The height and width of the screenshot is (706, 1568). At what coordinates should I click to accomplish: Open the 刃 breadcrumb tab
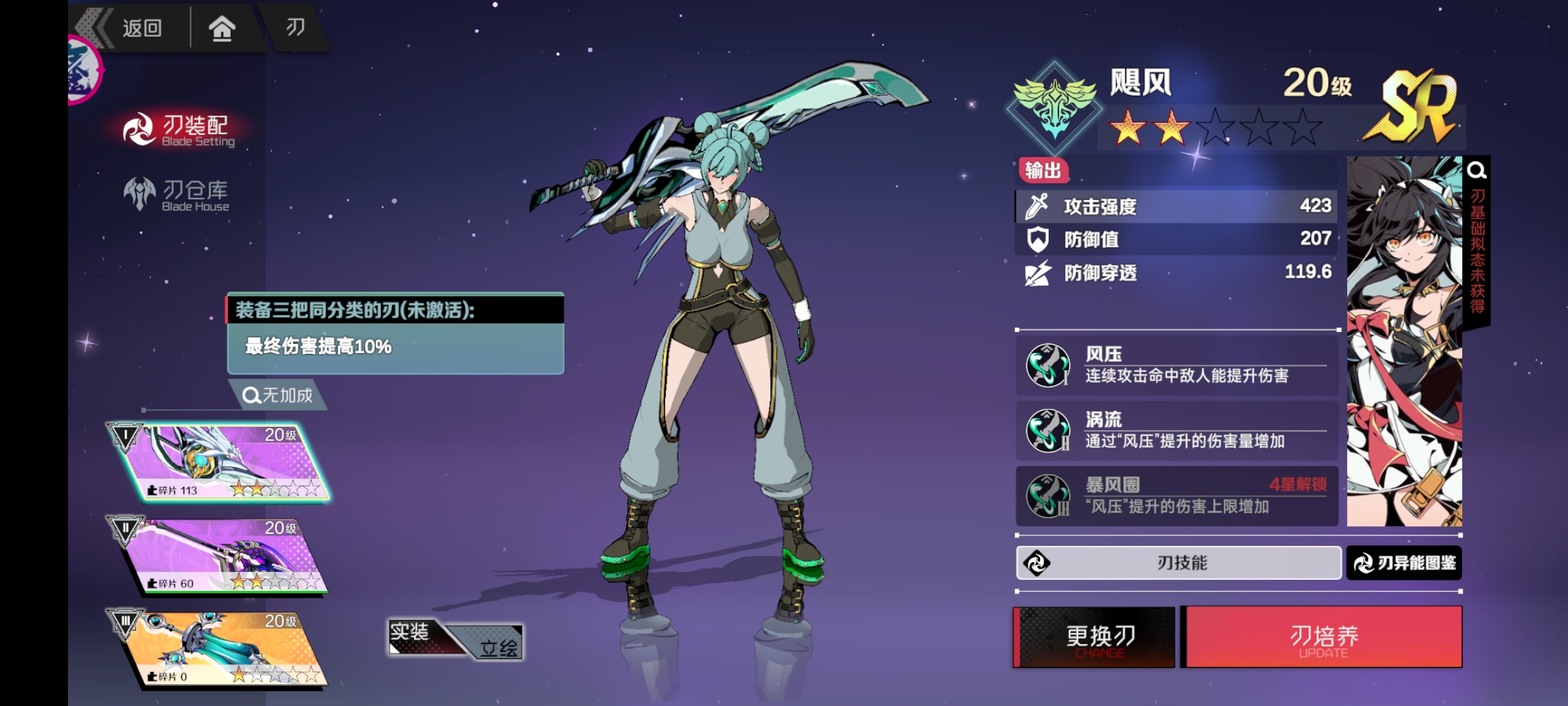tap(295, 27)
